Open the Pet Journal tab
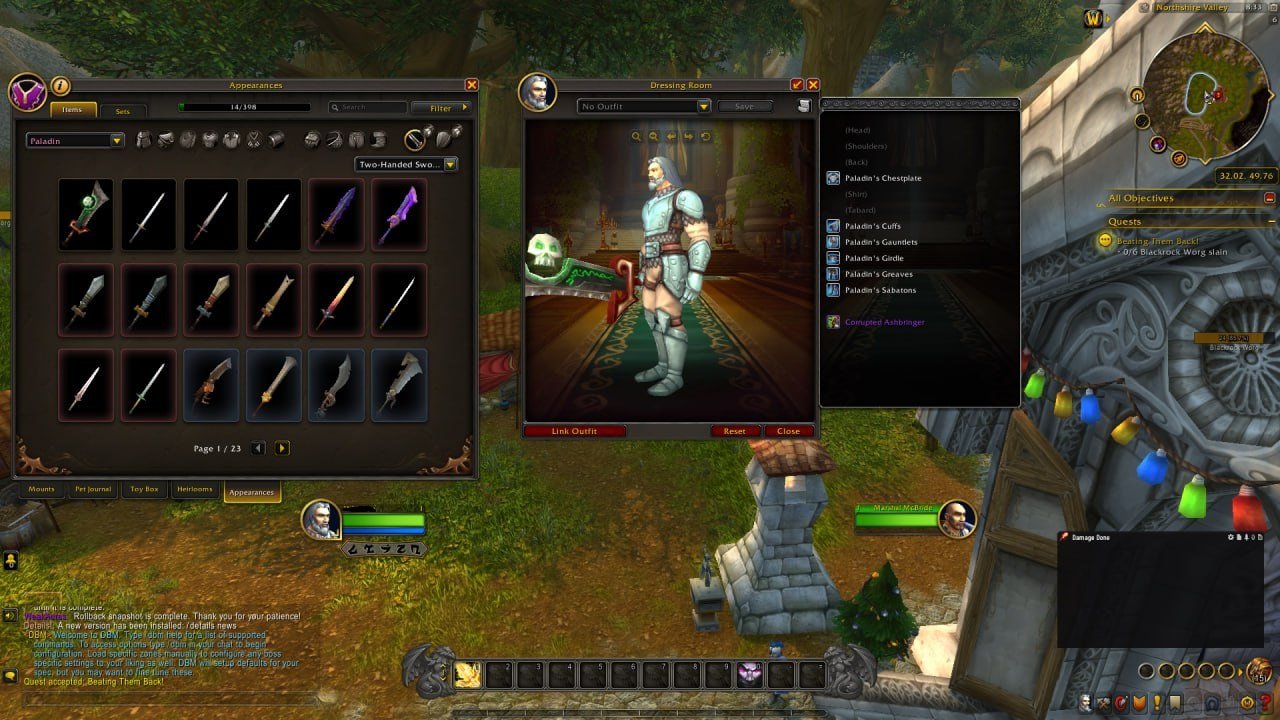Image resolution: width=1280 pixels, height=720 pixels. pos(93,490)
